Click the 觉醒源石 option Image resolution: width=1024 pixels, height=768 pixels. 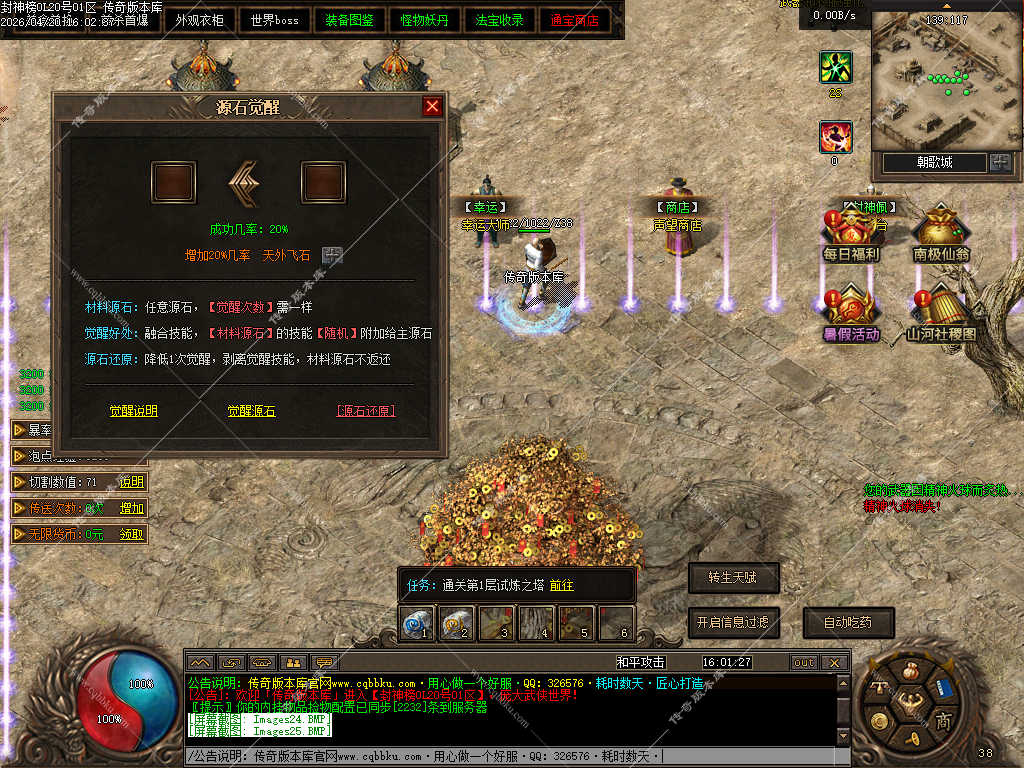coord(251,411)
